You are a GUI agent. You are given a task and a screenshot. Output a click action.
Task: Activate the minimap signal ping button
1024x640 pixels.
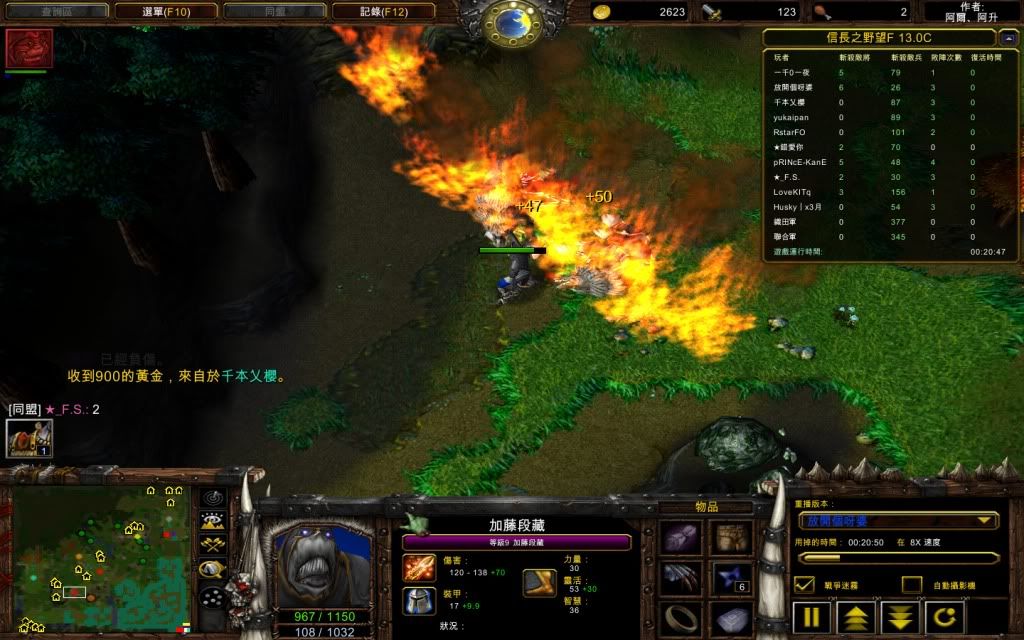coord(212,497)
